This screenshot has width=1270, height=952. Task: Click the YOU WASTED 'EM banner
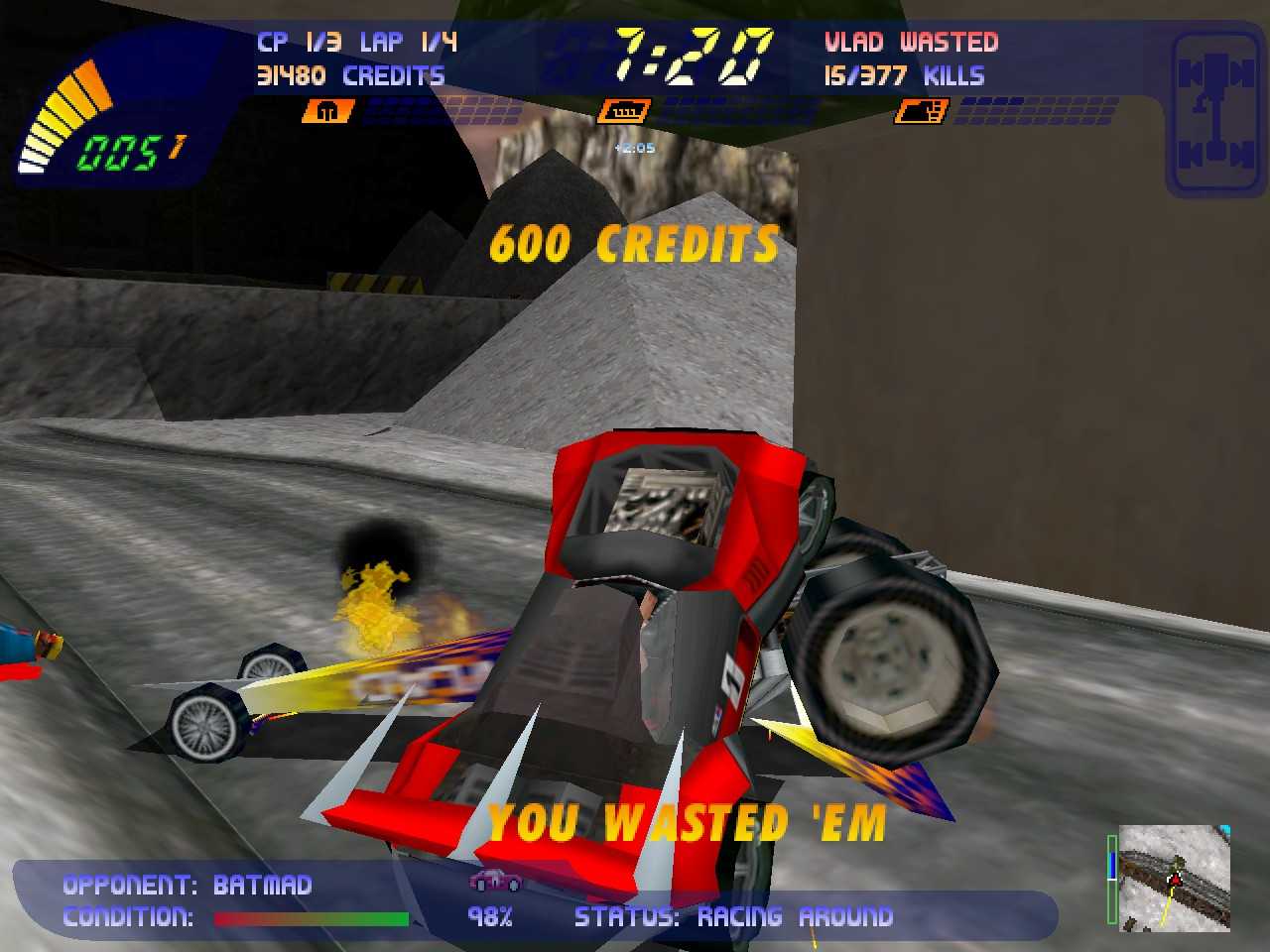(688, 822)
